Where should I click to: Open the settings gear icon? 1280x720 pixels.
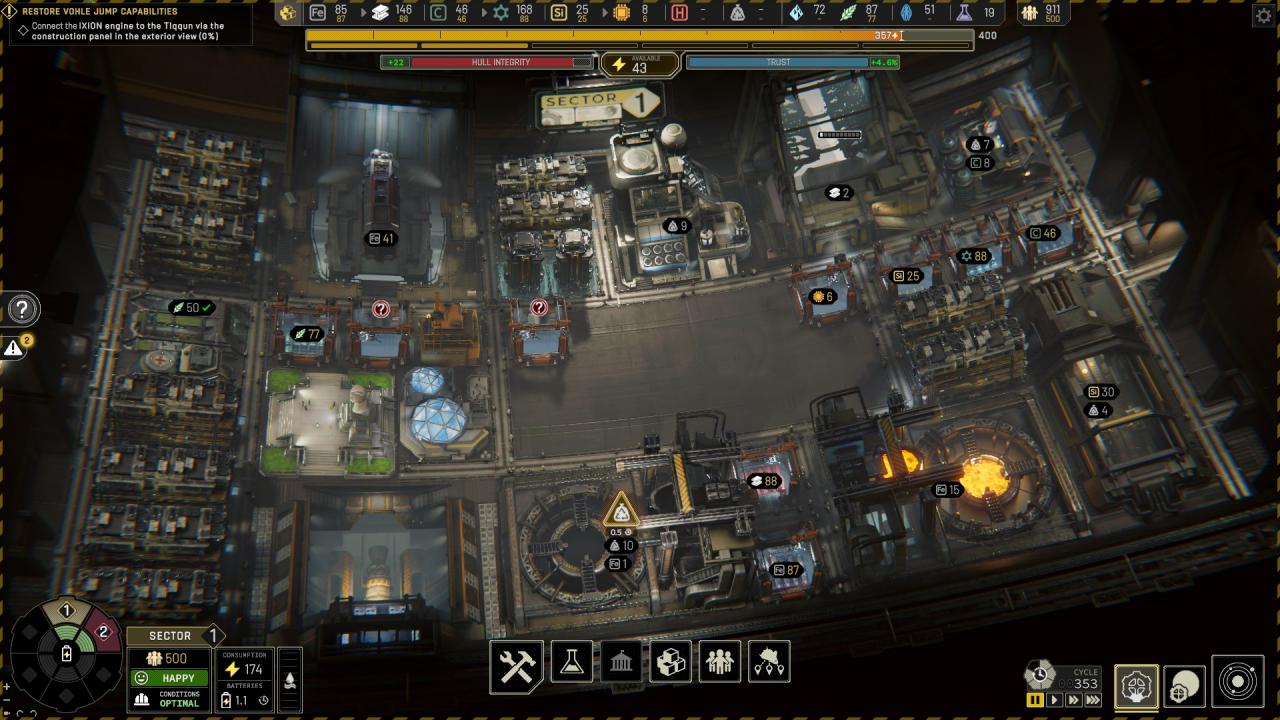pos(1263,15)
